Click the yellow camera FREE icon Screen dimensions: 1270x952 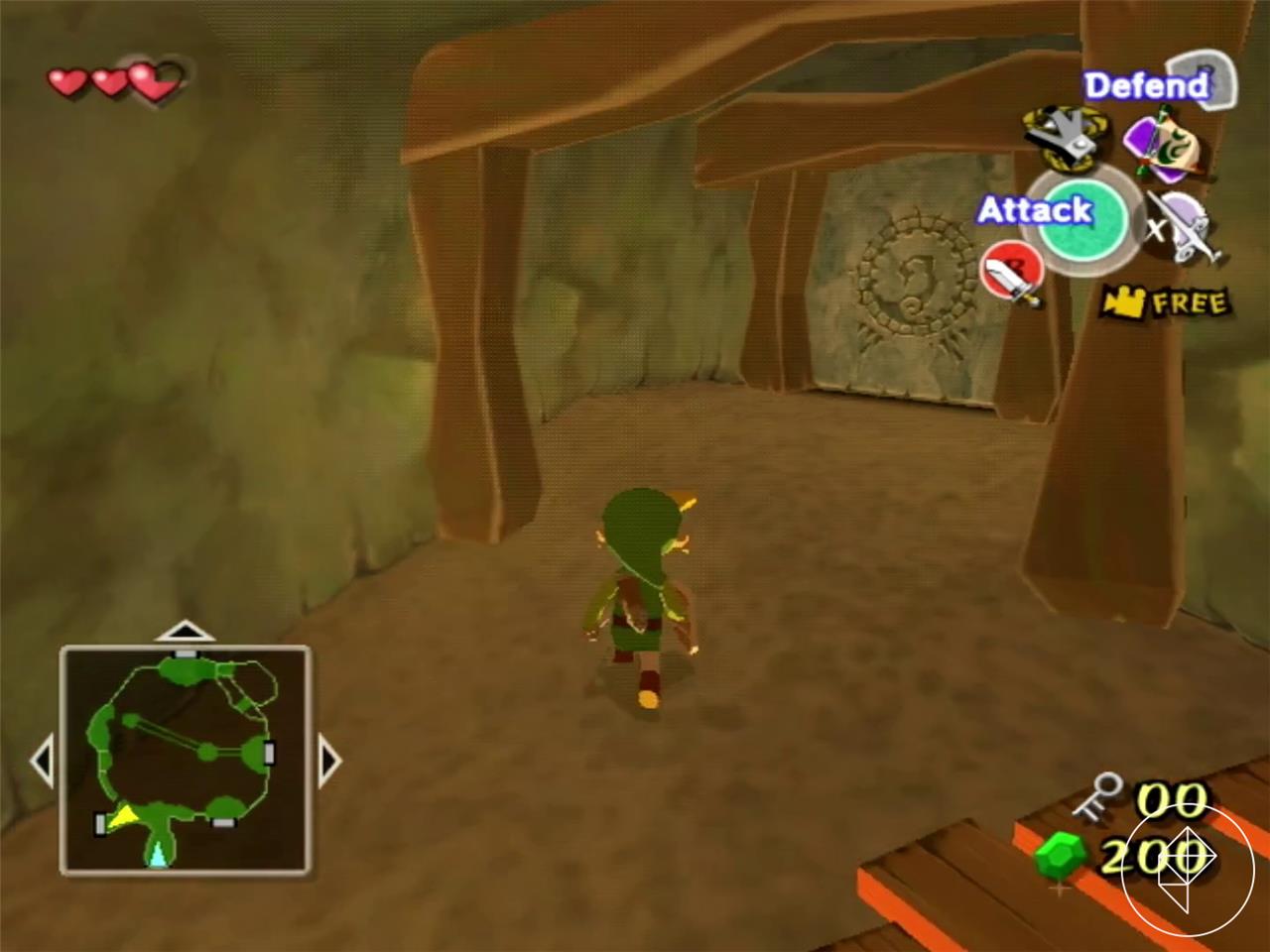tap(1126, 300)
